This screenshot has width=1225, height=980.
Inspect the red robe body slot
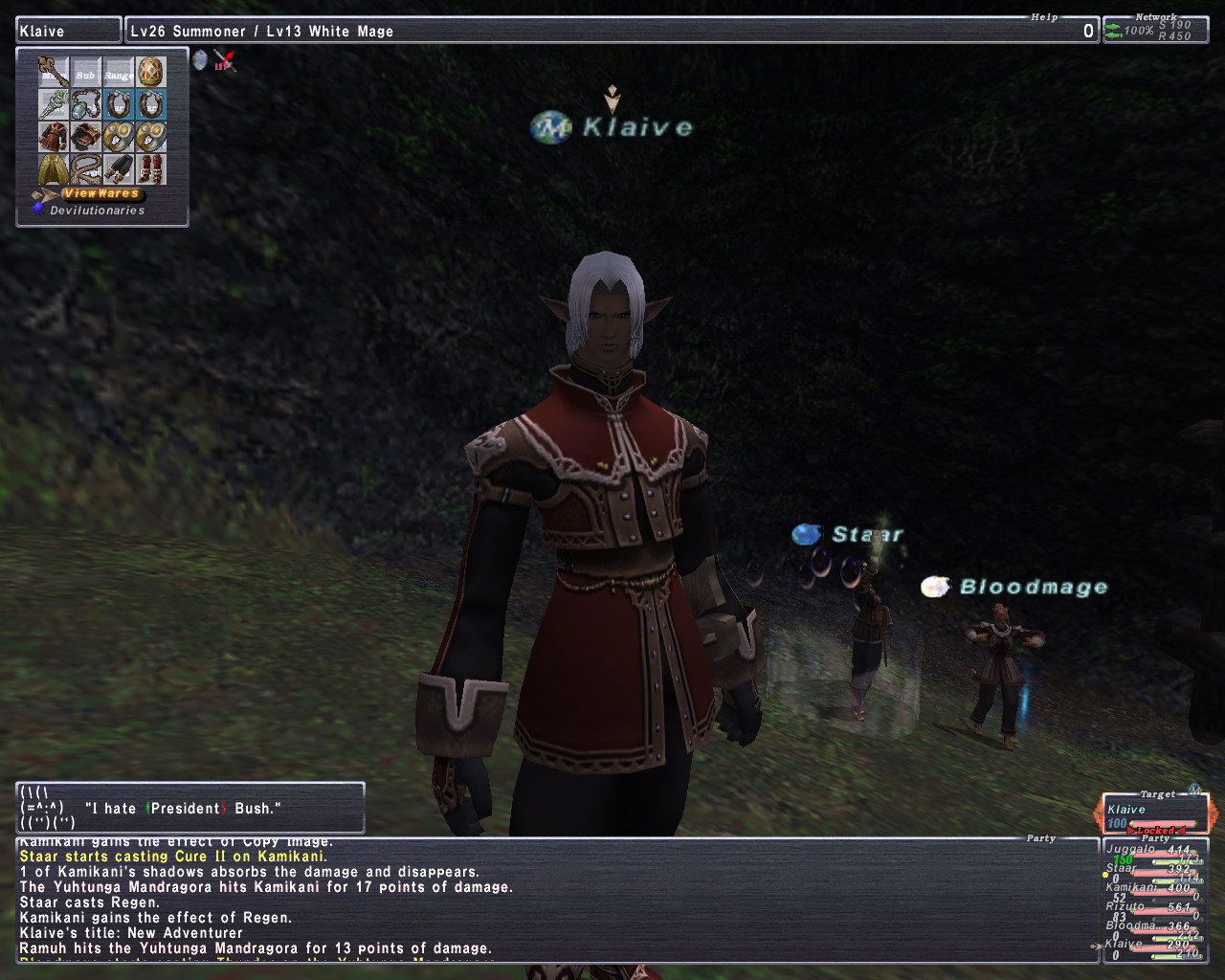click(x=53, y=137)
